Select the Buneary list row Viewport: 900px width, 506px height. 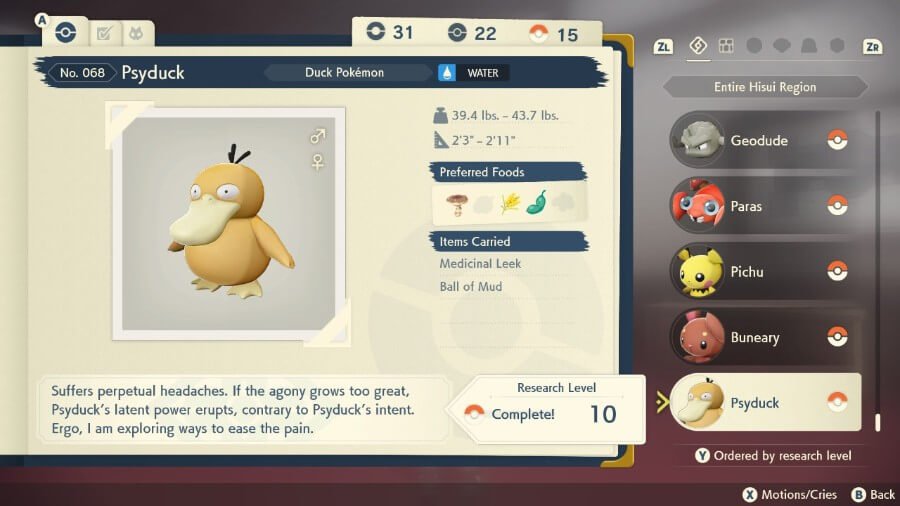[765, 338]
